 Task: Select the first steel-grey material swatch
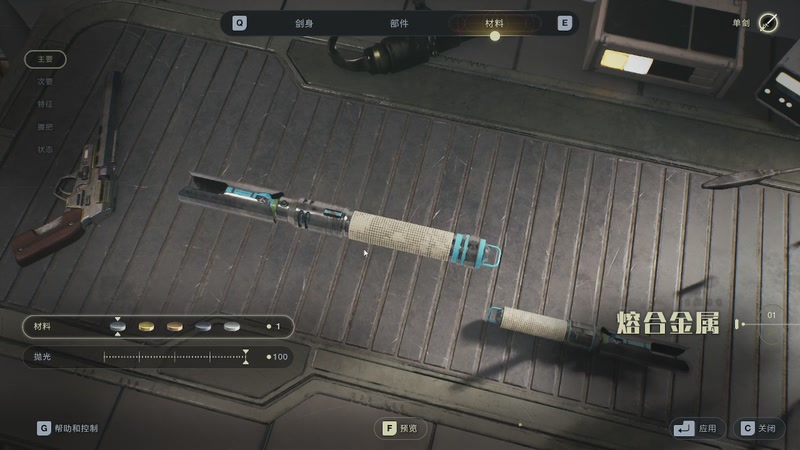pos(118,327)
